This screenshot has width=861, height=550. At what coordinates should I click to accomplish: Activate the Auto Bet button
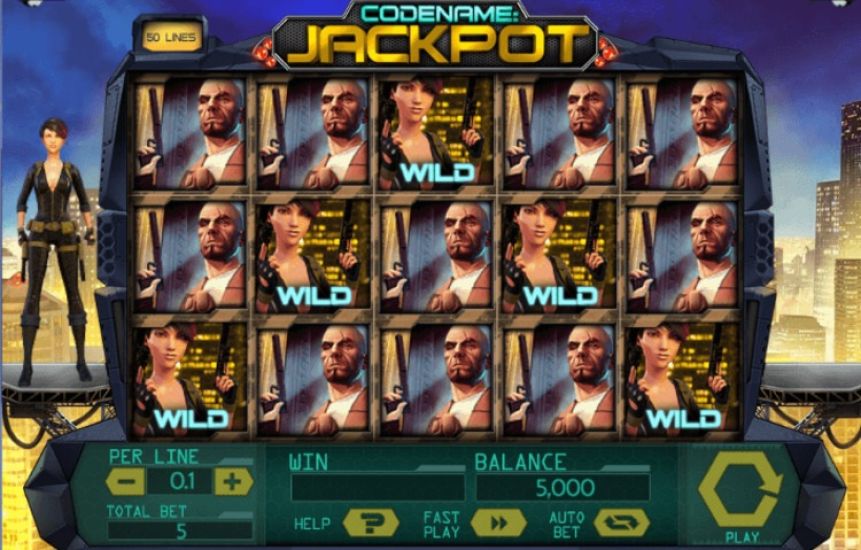pos(621,523)
